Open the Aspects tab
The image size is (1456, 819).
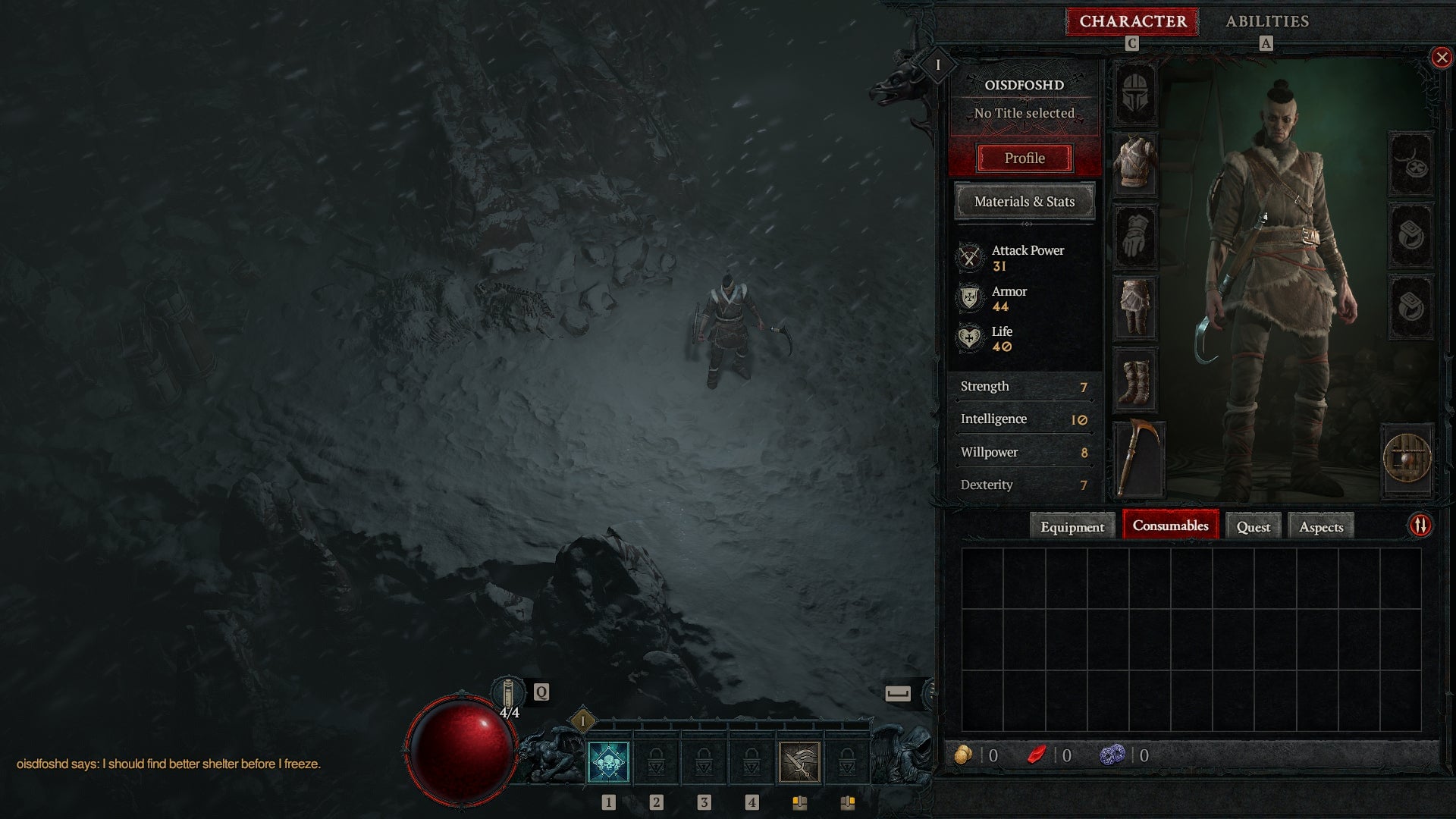pyautogui.click(x=1319, y=526)
